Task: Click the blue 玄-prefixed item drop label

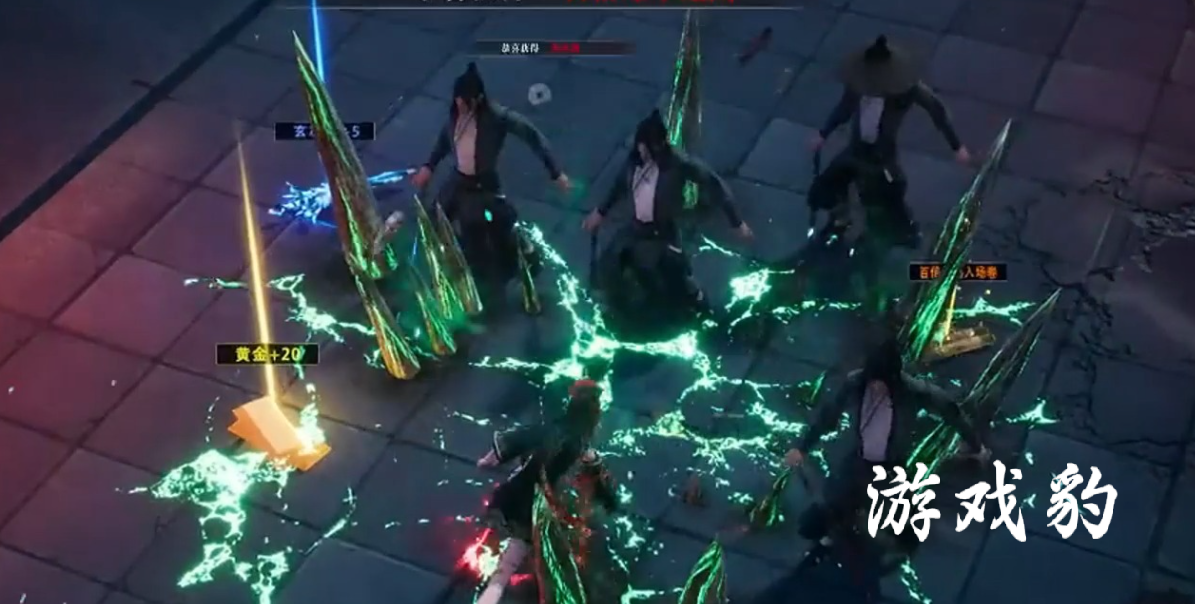Action: tap(324, 131)
